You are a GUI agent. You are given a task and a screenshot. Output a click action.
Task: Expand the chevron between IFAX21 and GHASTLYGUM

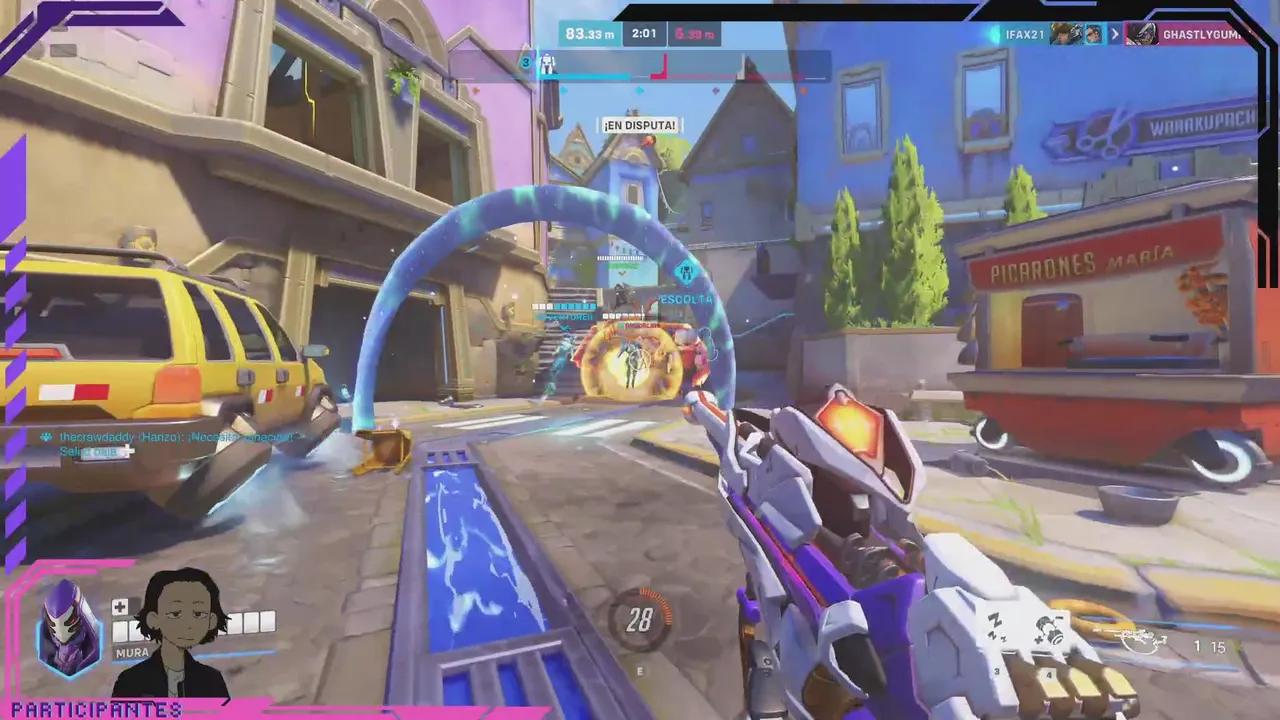point(1114,34)
